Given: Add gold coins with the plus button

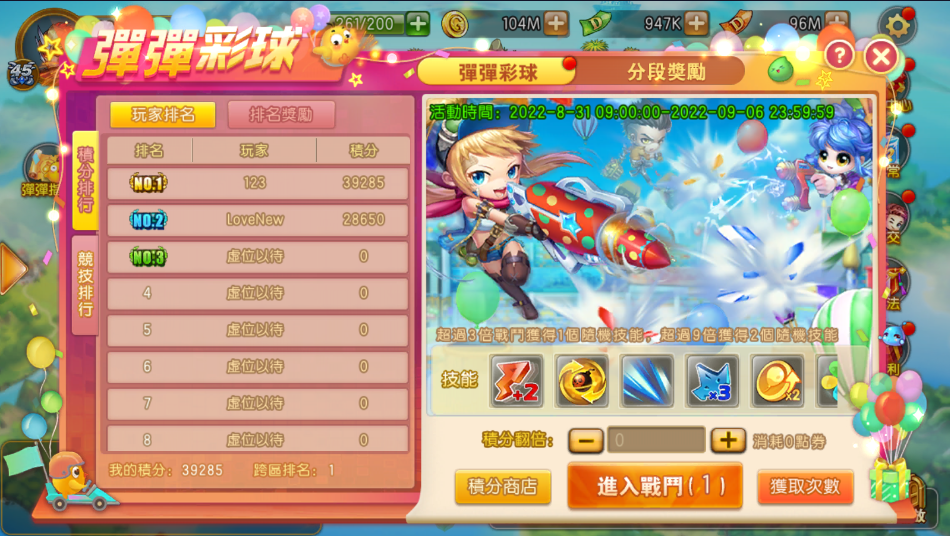Looking at the screenshot, I should pyautogui.click(x=556, y=23).
